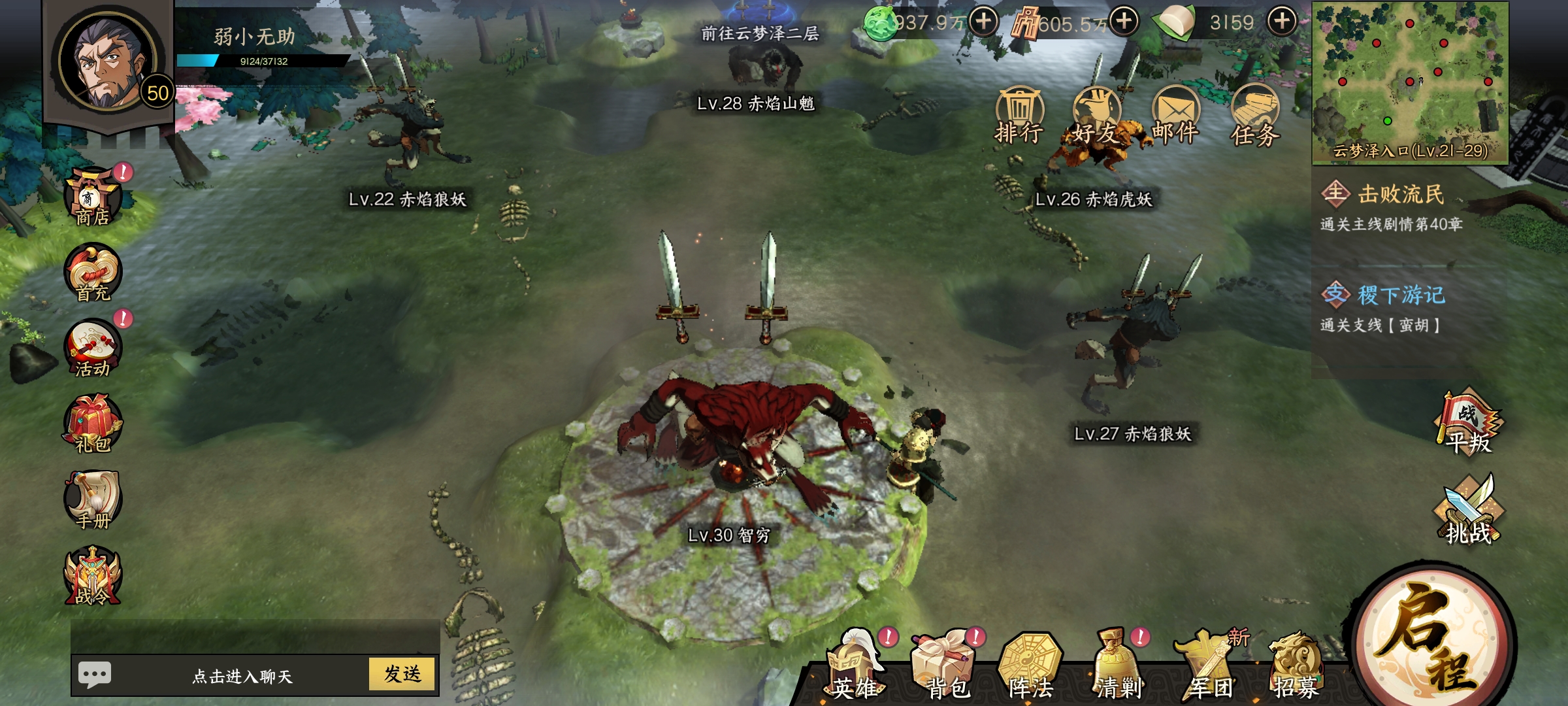
Task: Select the 点击进入聊天 chat box
Action: pyautogui.click(x=242, y=675)
